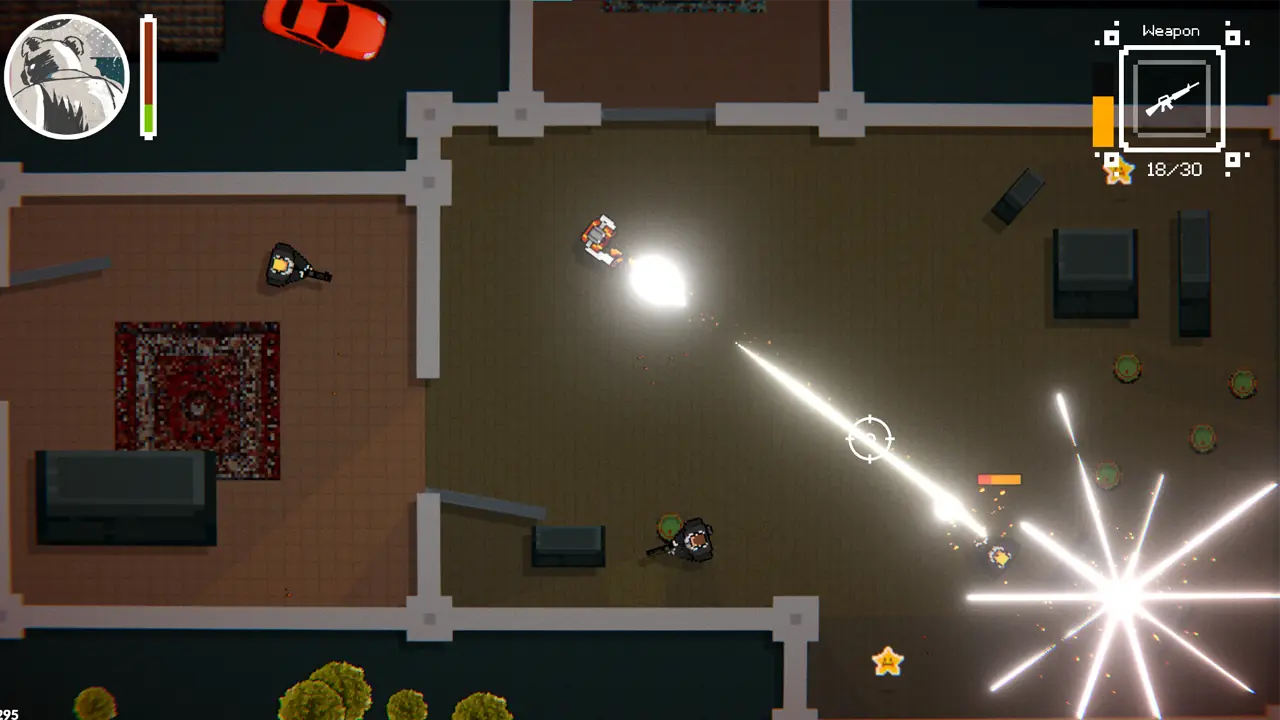Click the bear character portrait

coord(67,76)
